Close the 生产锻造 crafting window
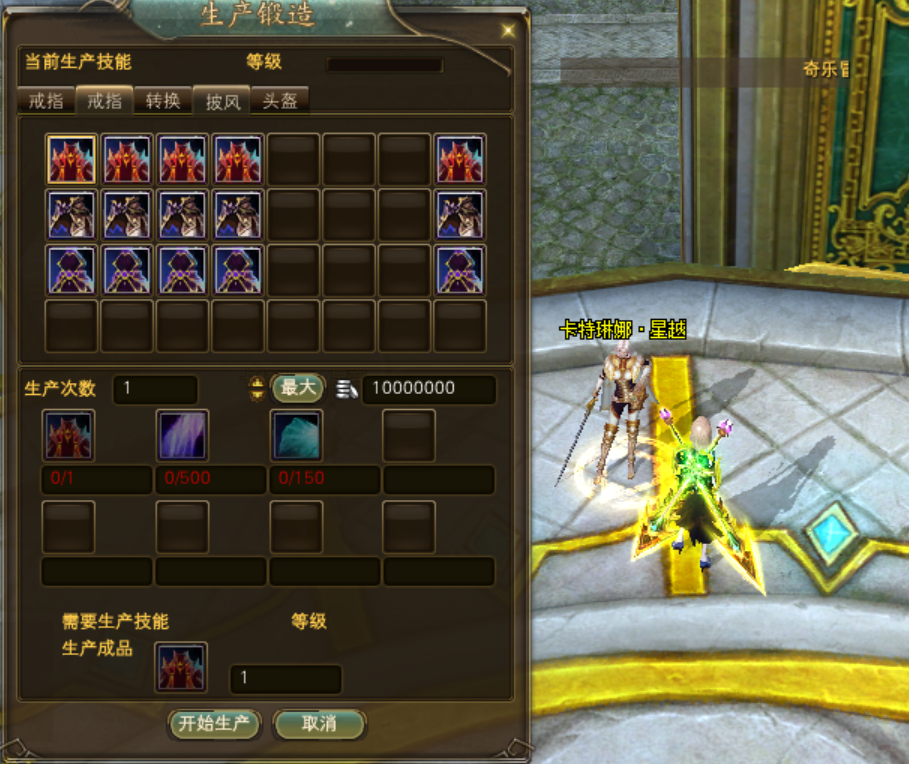The image size is (909, 764). pos(507,30)
